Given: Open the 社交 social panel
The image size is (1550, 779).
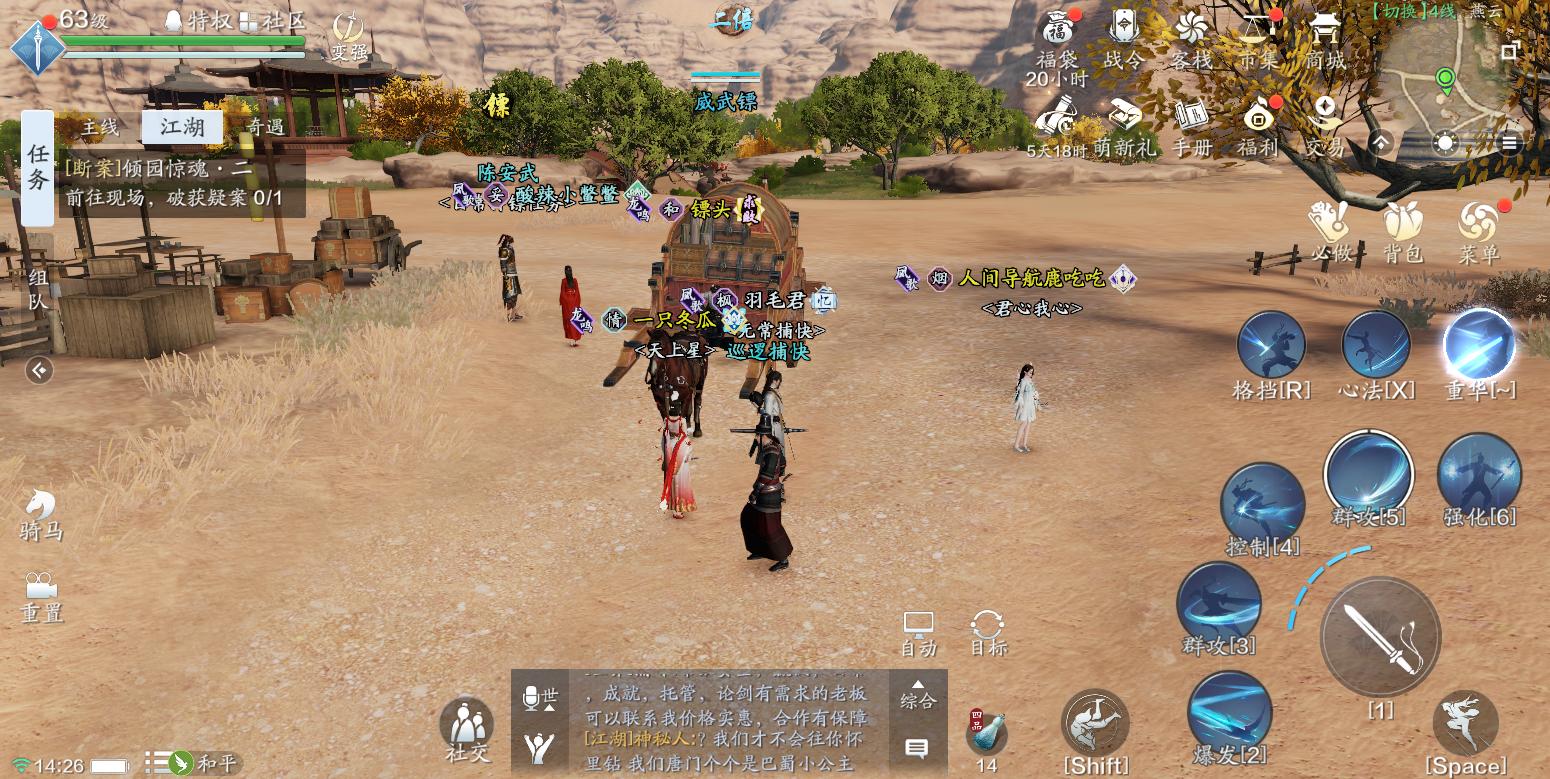Looking at the screenshot, I should tap(467, 728).
